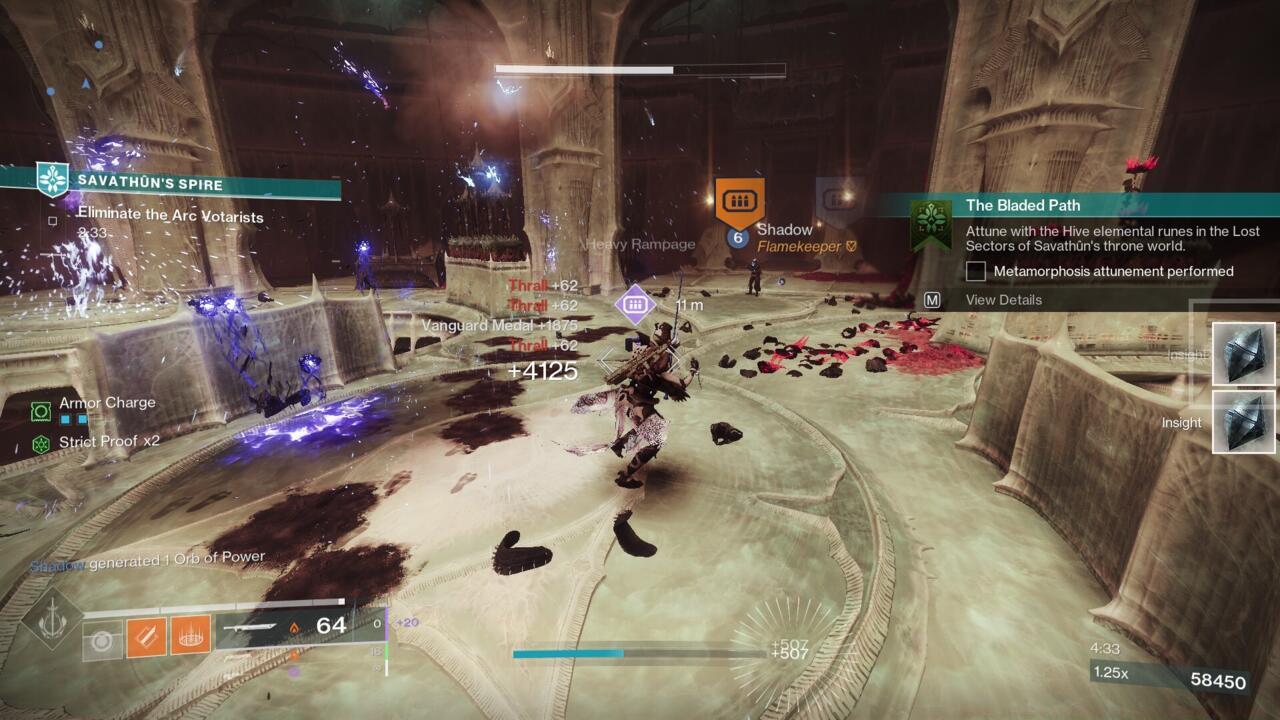Check the Metamorphosis attunement performed checkbox

pos(976,271)
